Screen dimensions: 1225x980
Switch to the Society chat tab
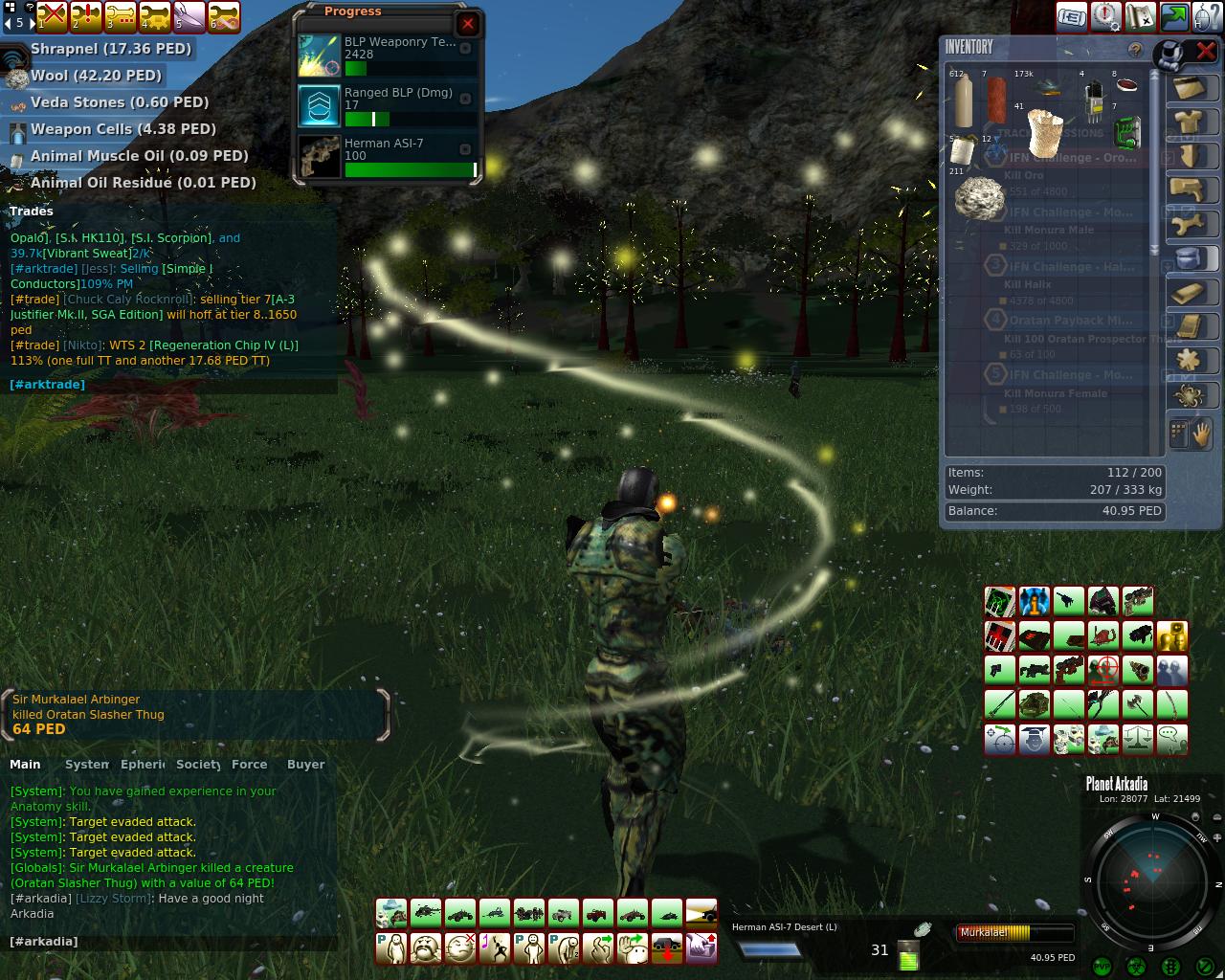pyautogui.click(x=199, y=765)
